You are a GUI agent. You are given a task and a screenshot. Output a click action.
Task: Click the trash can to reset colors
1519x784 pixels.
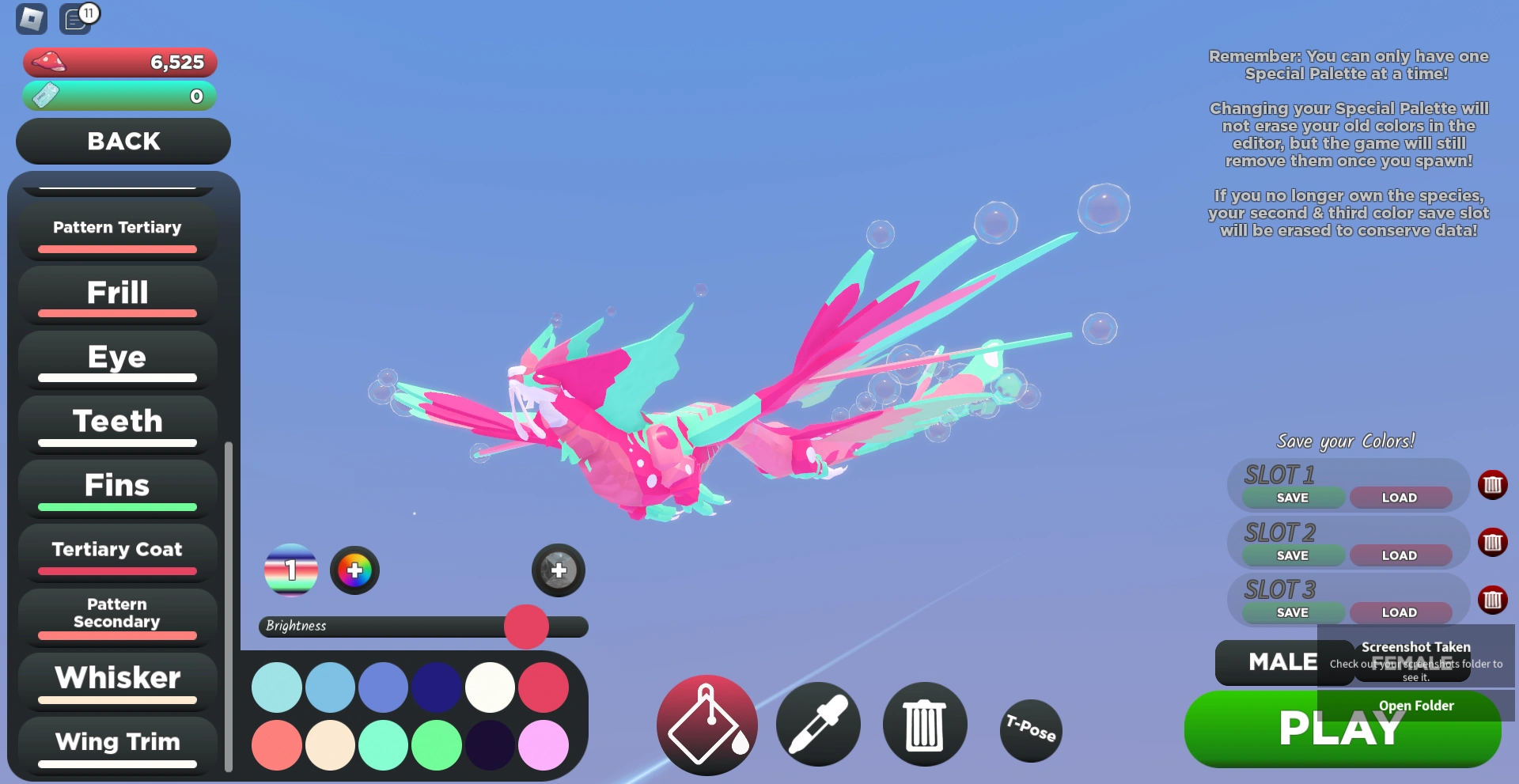924,724
